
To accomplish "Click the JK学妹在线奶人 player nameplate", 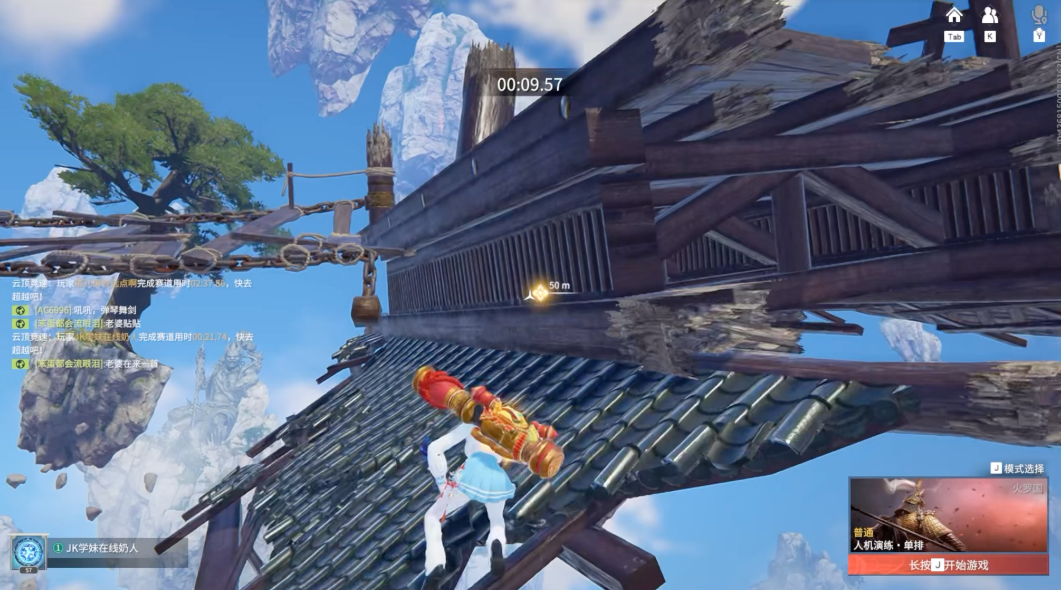I will 100,548.
